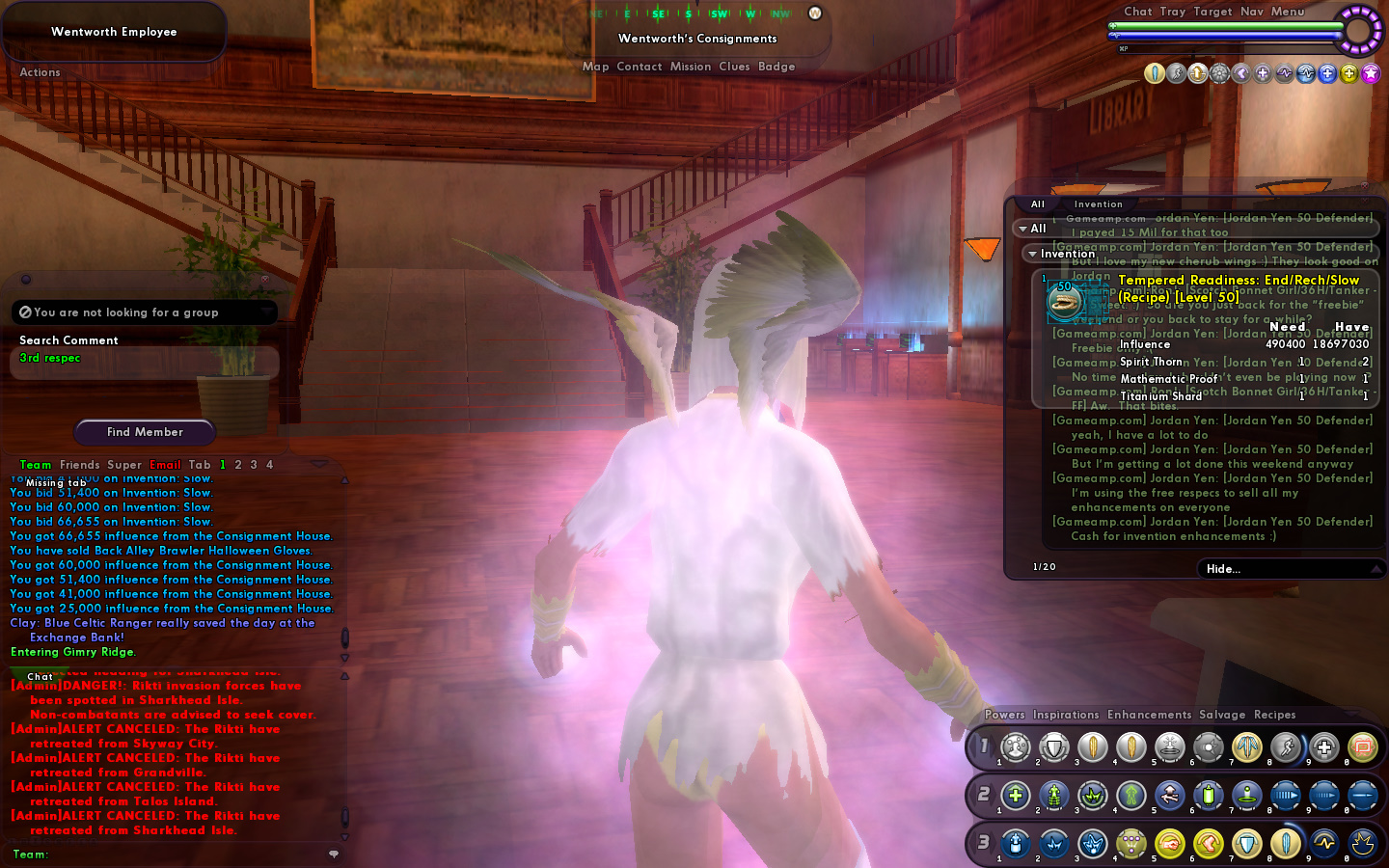The width and height of the screenshot is (1389, 868).
Task: Open the Clues window
Action: pyautogui.click(x=734, y=67)
